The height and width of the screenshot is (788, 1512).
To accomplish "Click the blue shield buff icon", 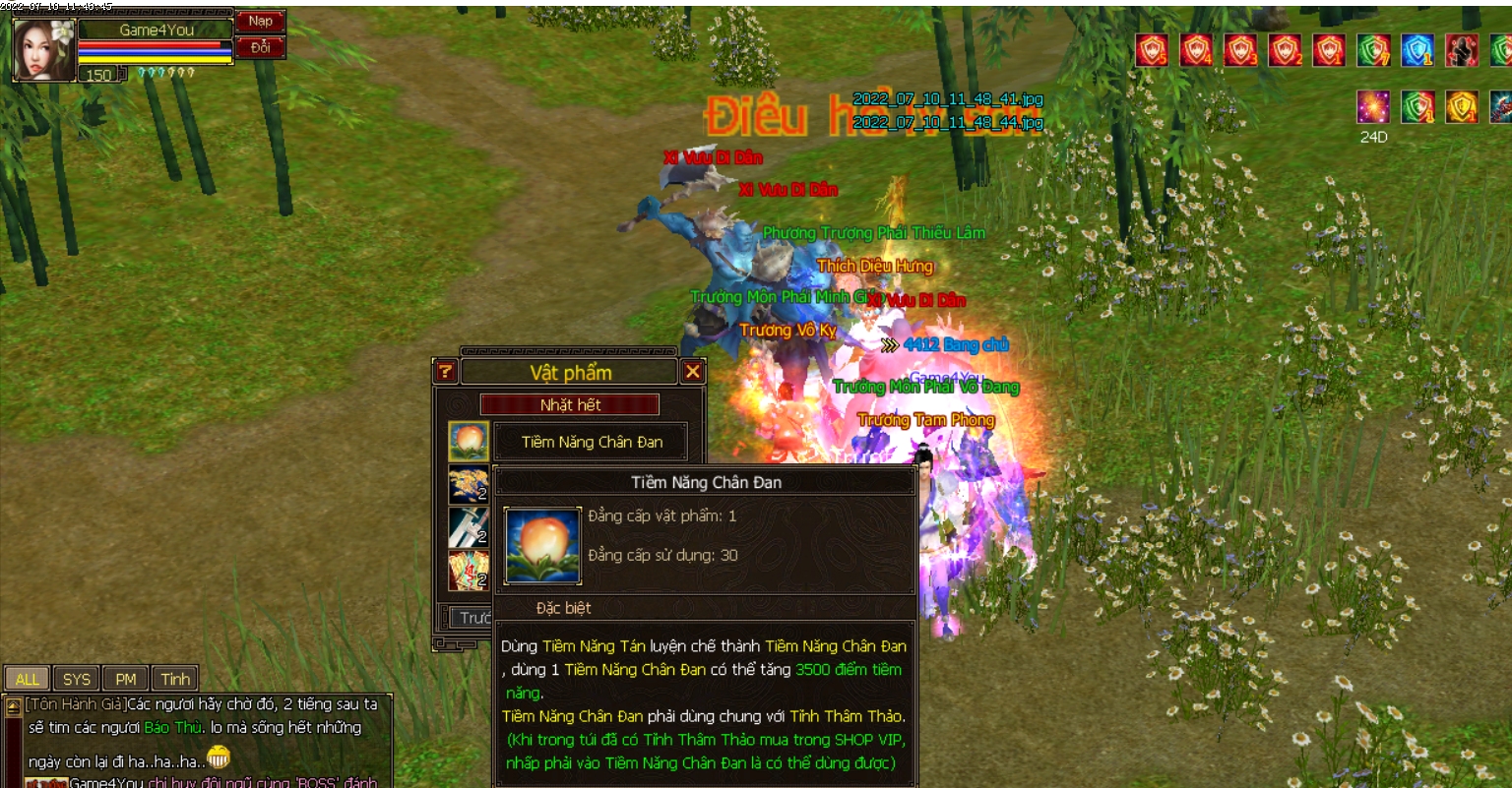I will tap(1417, 50).
